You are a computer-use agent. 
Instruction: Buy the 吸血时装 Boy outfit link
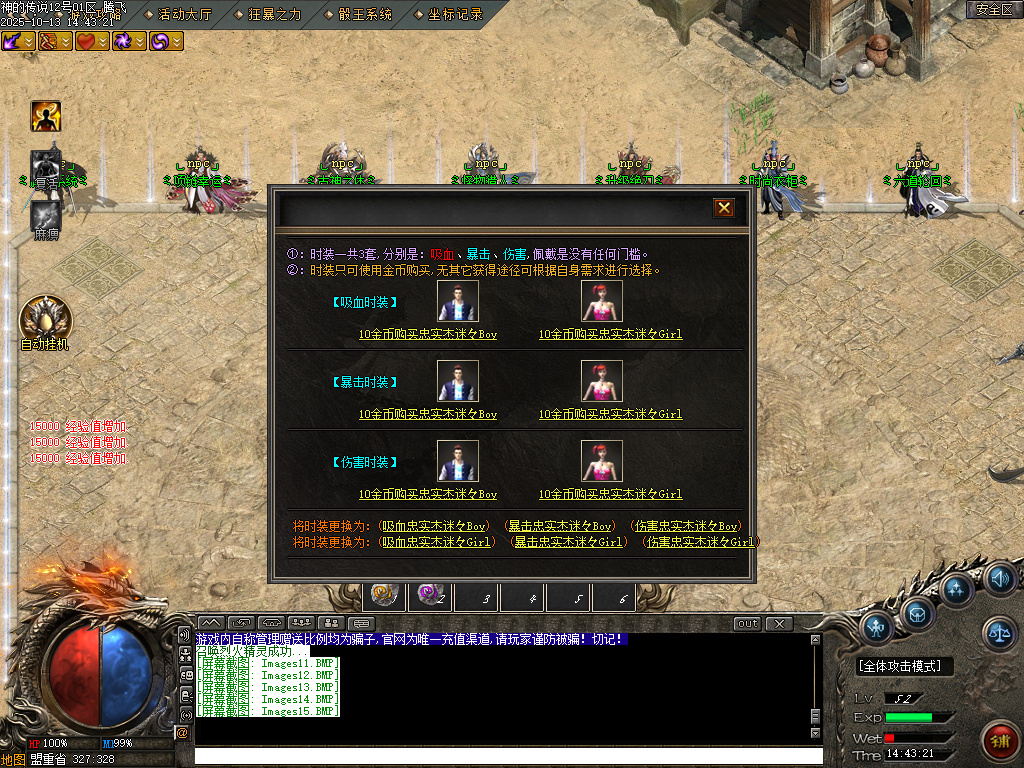pyautogui.click(x=428, y=334)
